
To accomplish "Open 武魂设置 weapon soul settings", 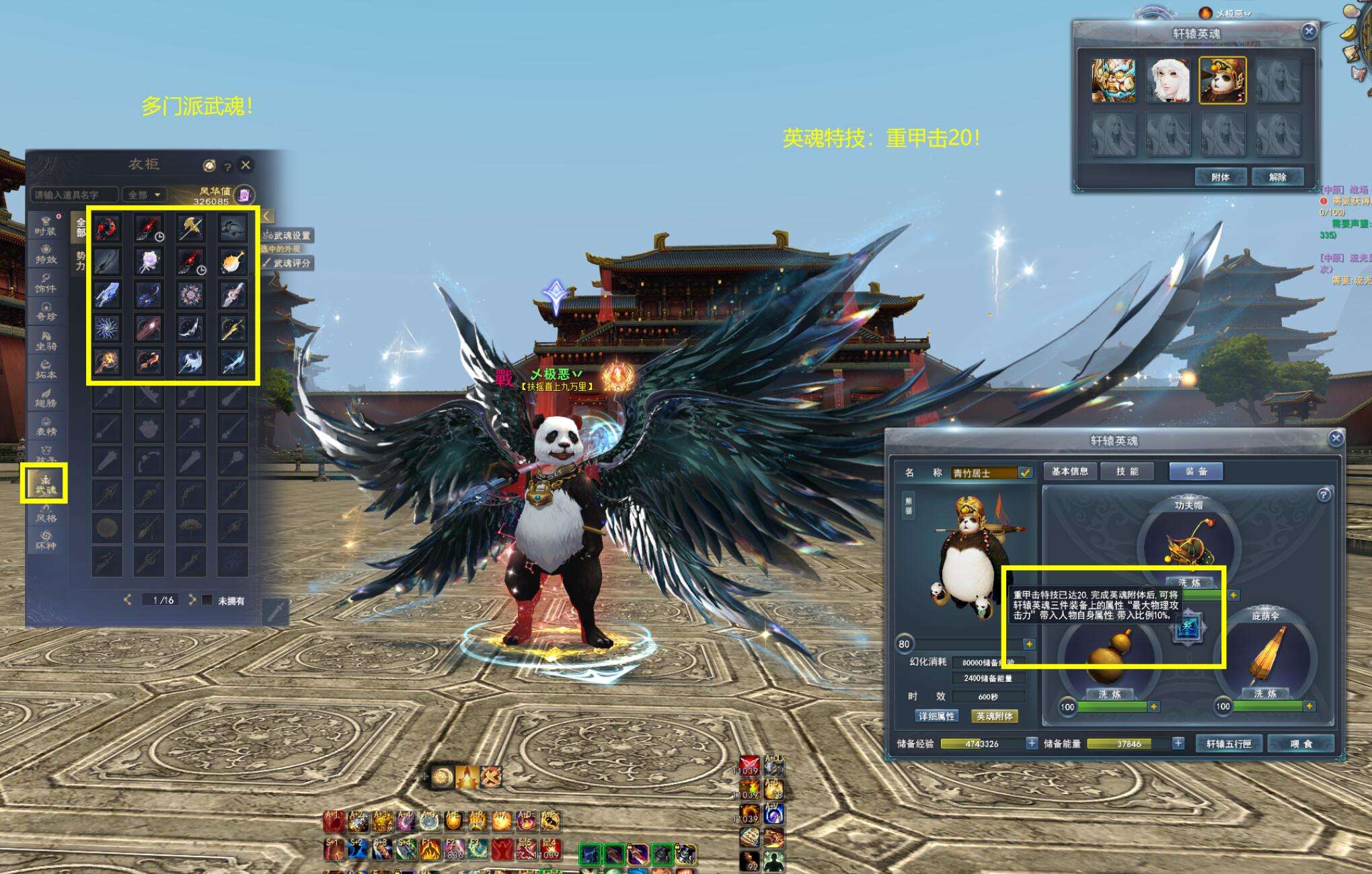I will [287, 236].
